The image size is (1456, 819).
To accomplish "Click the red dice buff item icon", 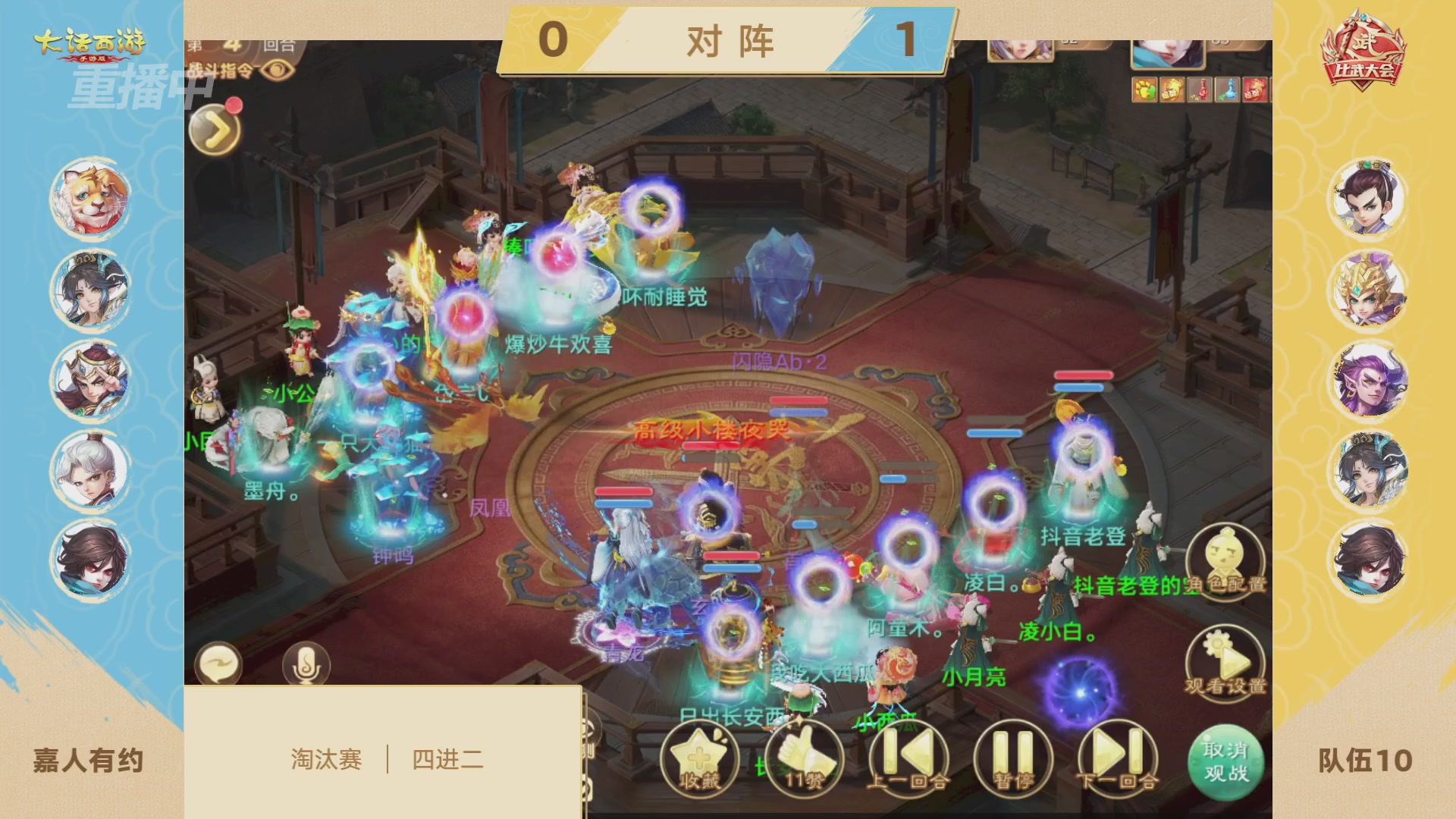I will click(1255, 89).
